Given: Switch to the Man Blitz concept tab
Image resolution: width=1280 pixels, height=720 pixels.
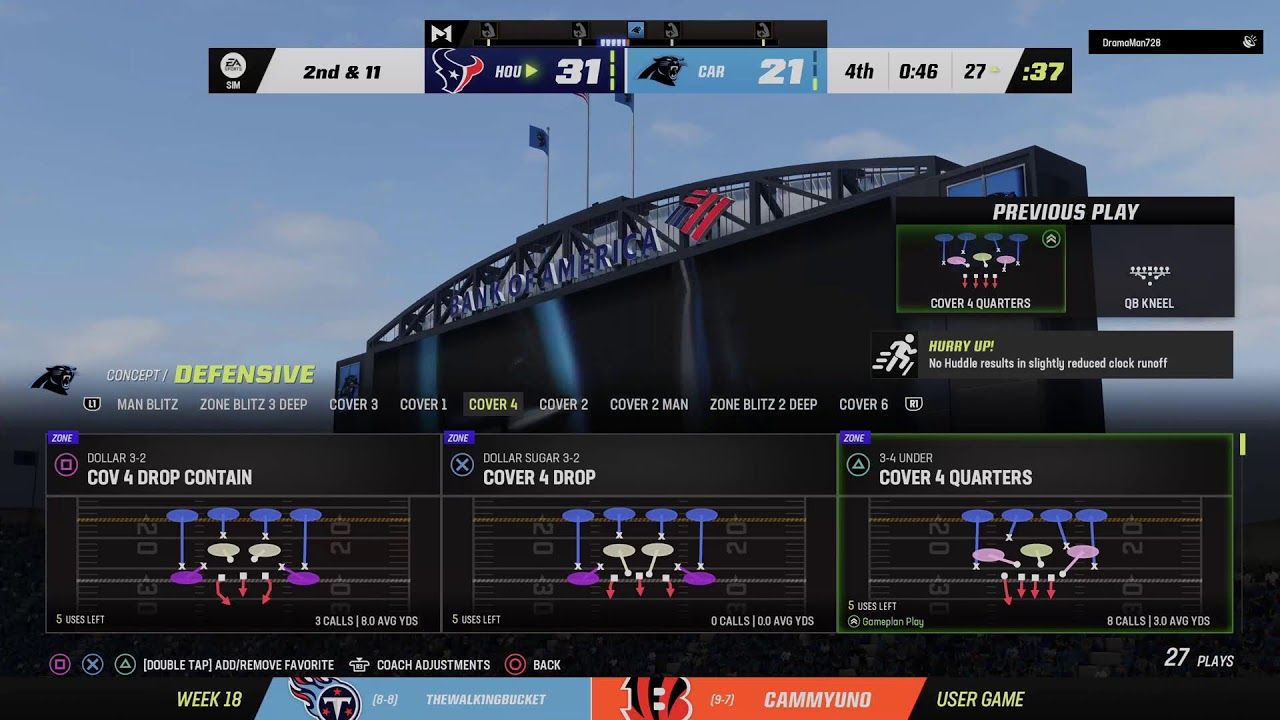Looking at the screenshot, I should coord(147,404).
